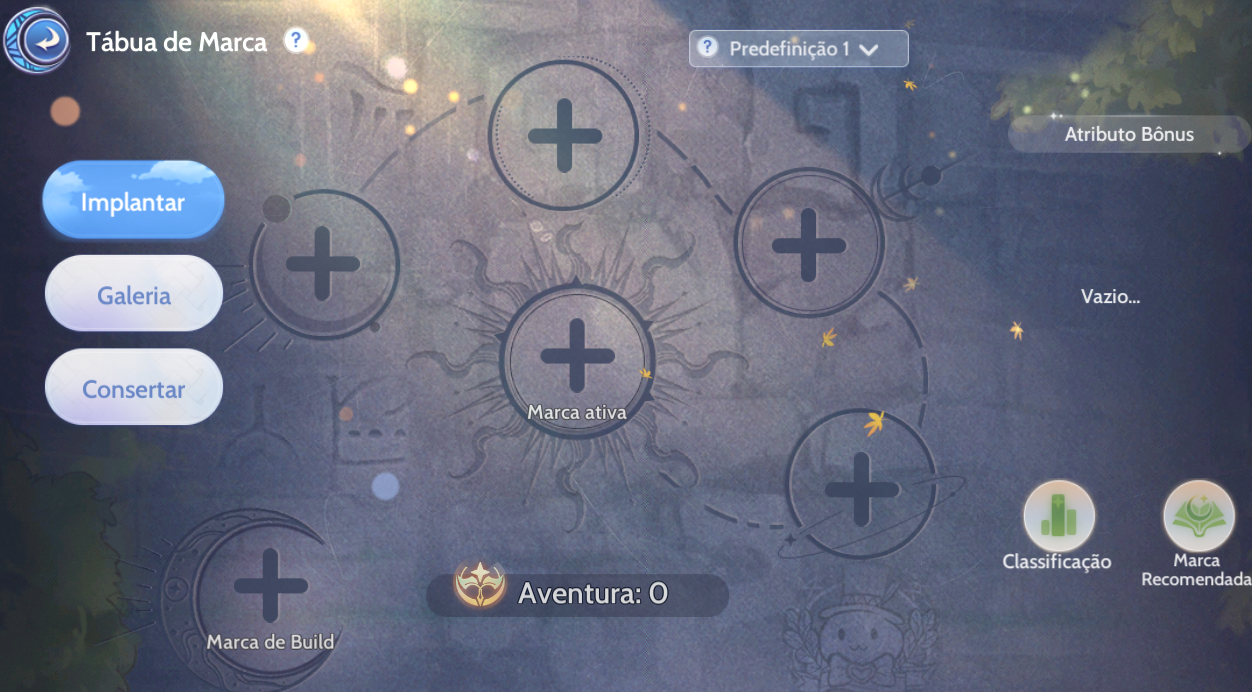Viewport: 1252px width, 692px height.
Task: Add a mark to the Marca de Build slot
Action: (x=269, y=585)
